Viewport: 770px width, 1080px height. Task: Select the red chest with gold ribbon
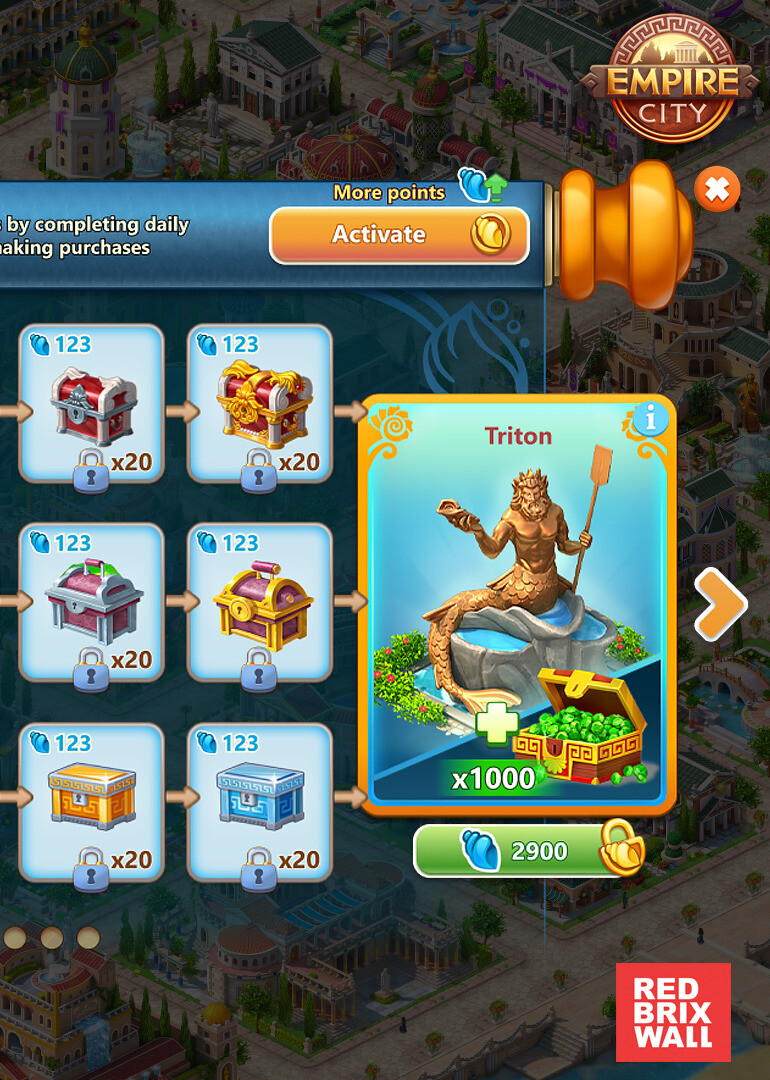[x=260, y=404]
